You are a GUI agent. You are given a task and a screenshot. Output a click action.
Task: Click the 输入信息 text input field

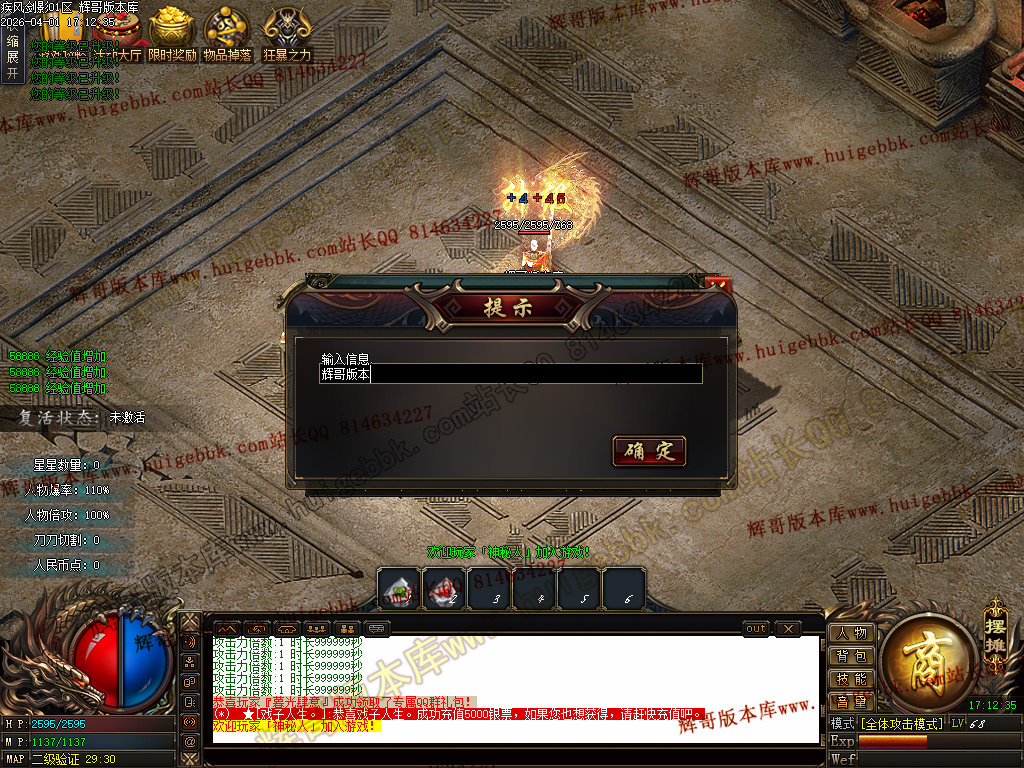click(x=510, y=374)
